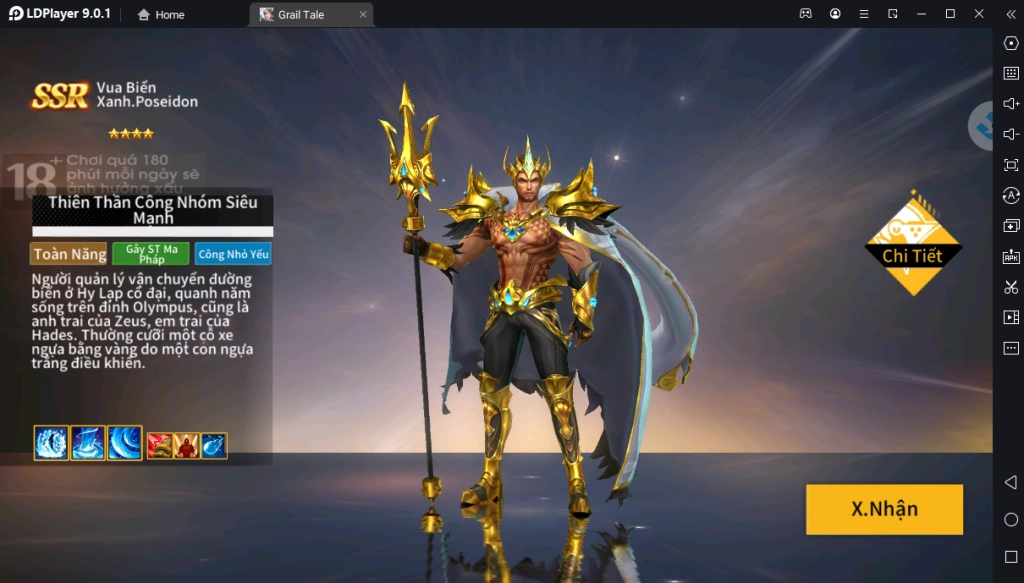
Task: View the red hooded figure skill icon
Action: tap(187, 446)
